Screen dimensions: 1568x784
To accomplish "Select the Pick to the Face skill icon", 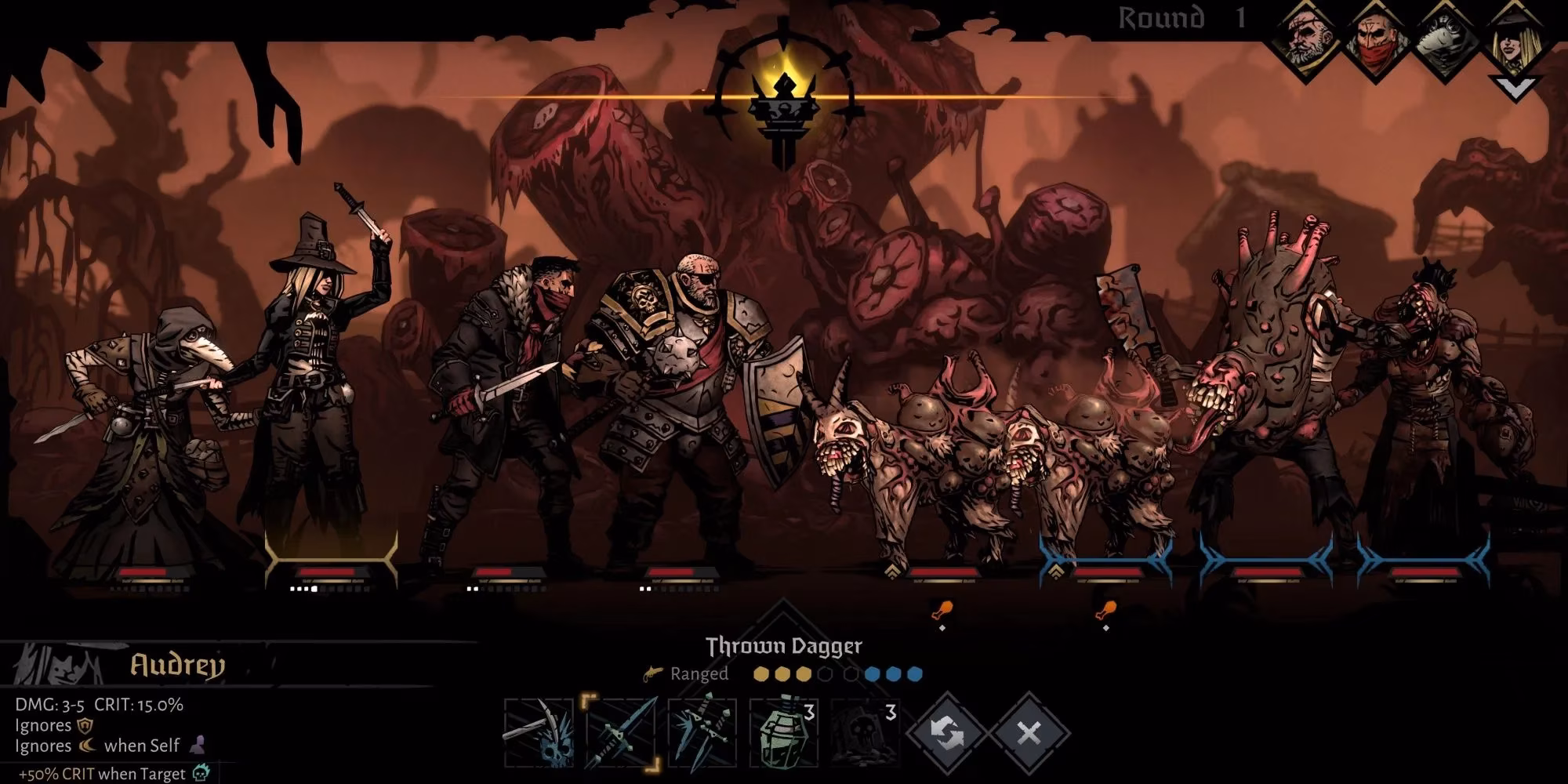I will coord(538,734).
